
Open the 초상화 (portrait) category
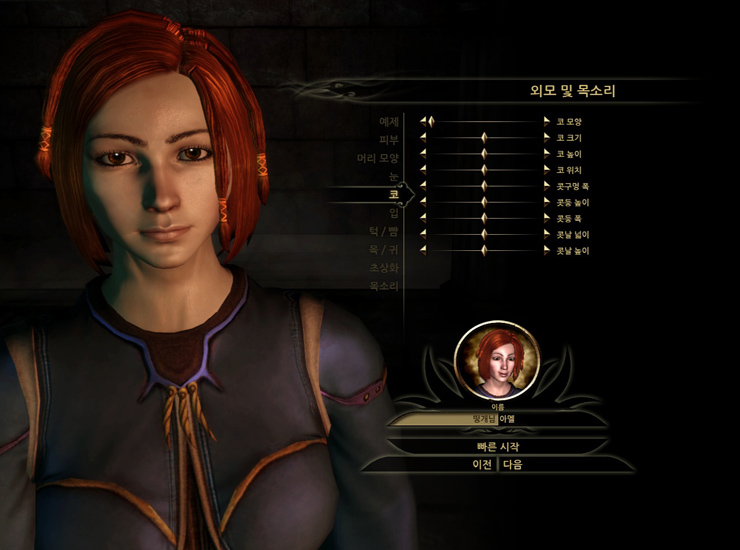[x=385, y=267]
